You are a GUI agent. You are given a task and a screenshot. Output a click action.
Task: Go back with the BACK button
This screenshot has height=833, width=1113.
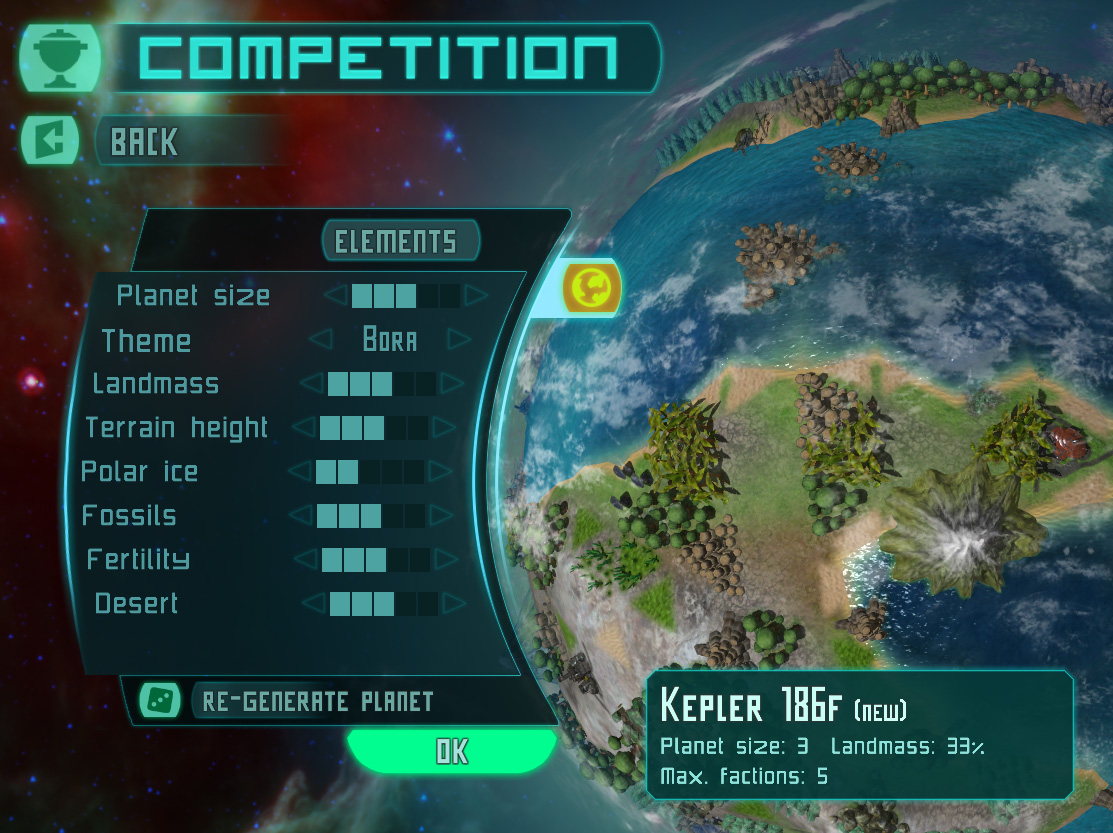click(143, 142)
